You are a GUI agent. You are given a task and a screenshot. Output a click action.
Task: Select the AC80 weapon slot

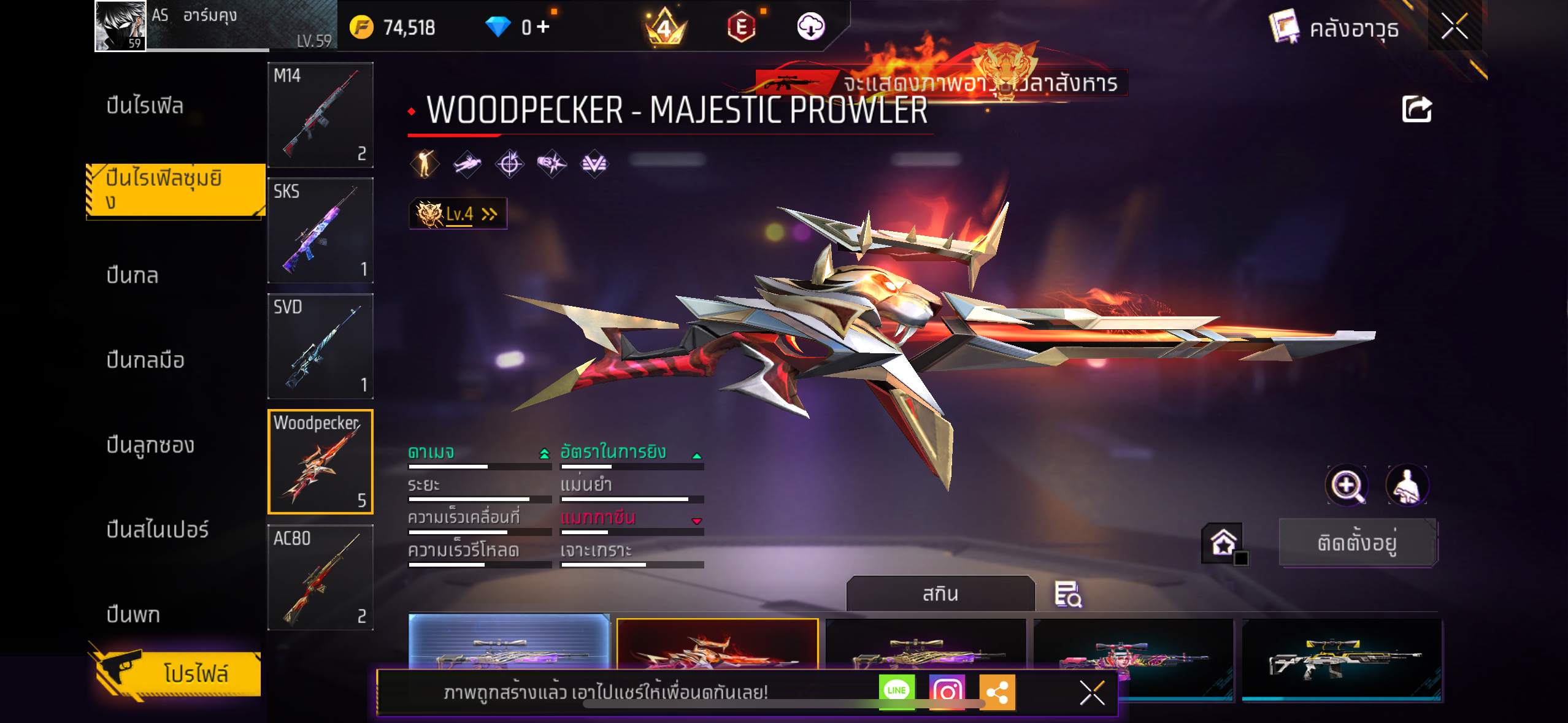click(x=320, y=577)
